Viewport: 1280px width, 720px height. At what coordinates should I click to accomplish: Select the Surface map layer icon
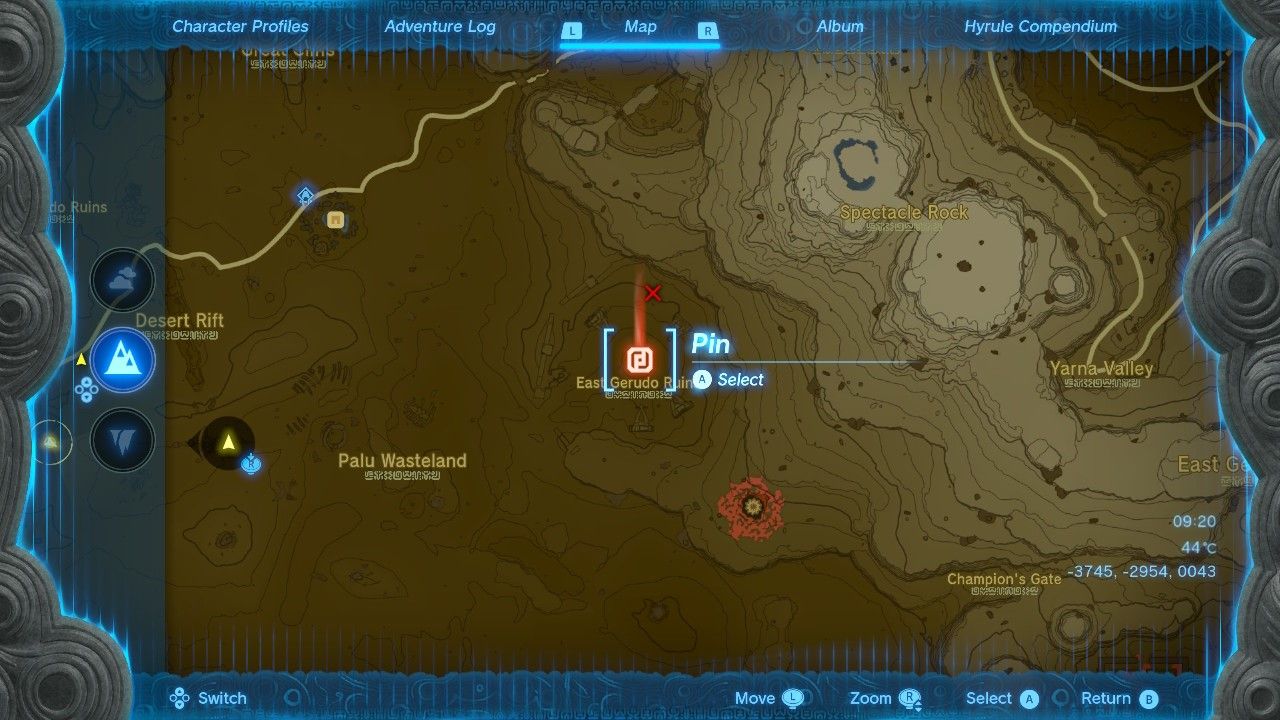(122, 360)
